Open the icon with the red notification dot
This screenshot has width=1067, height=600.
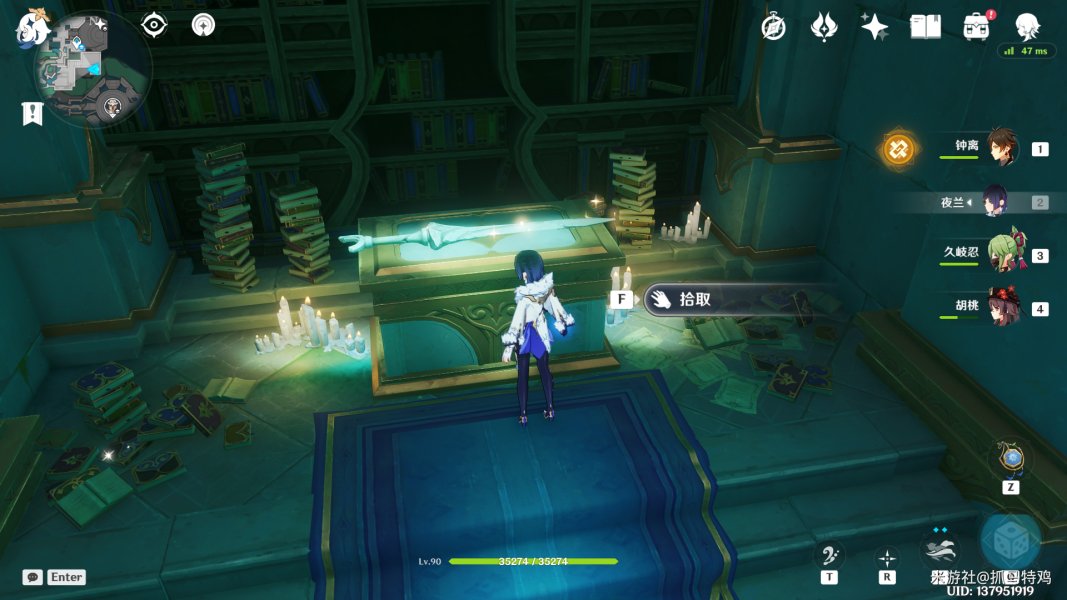pos(977,27)
